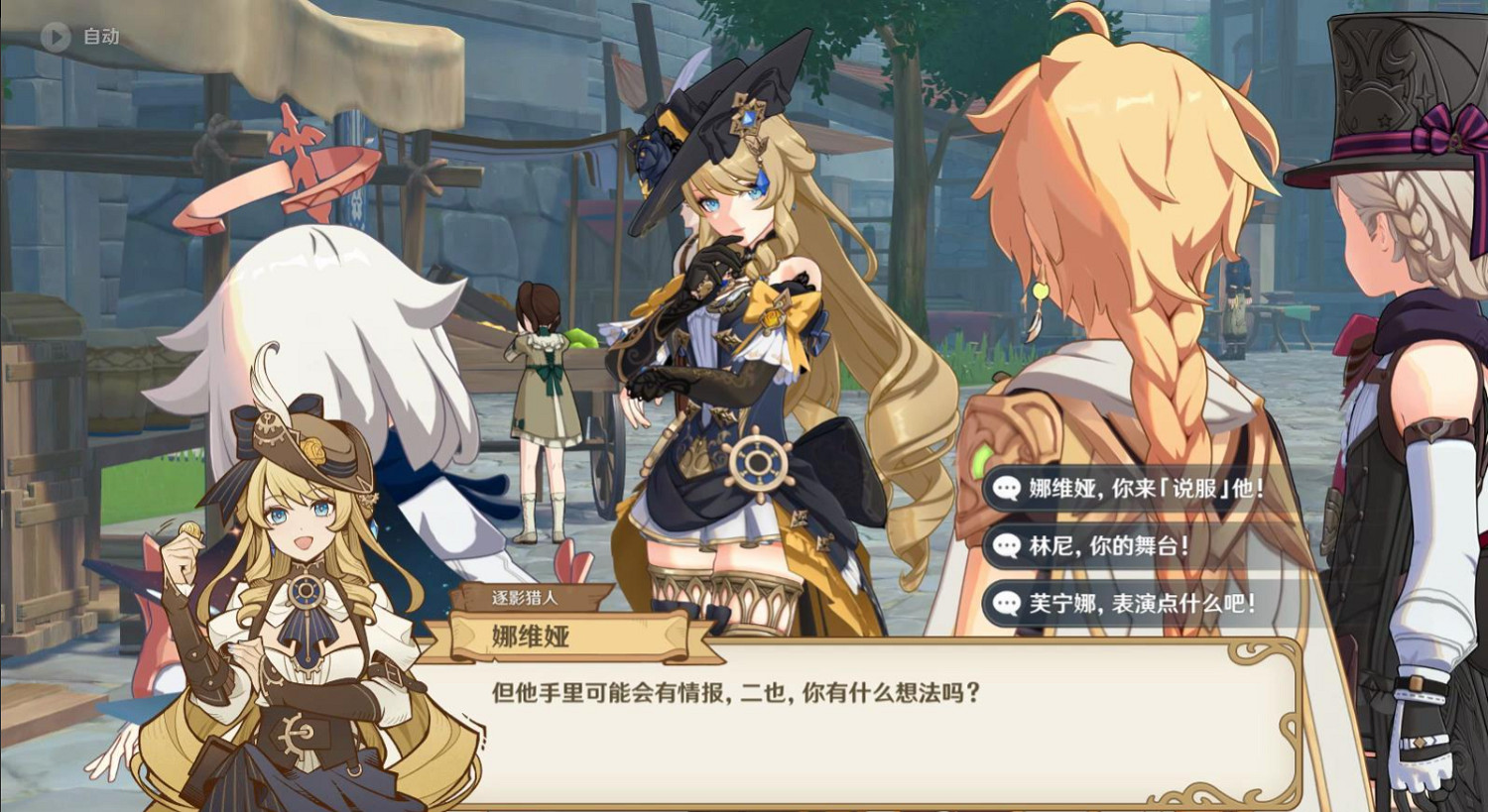Click the chat bubble icon beside 芙宁娜 option

(x=1006, y=600)
